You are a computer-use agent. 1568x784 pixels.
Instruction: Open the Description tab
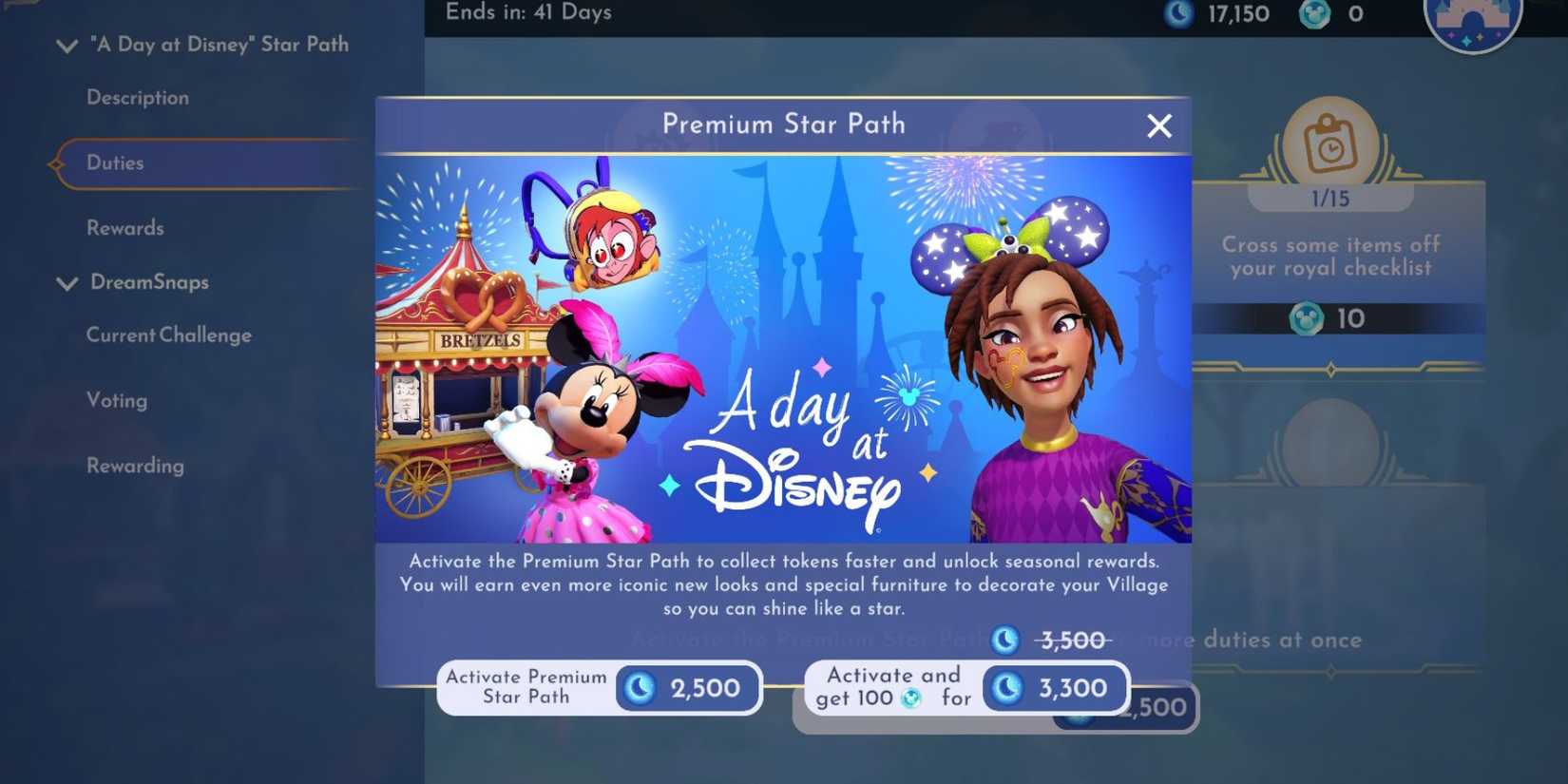pos(138,97)
